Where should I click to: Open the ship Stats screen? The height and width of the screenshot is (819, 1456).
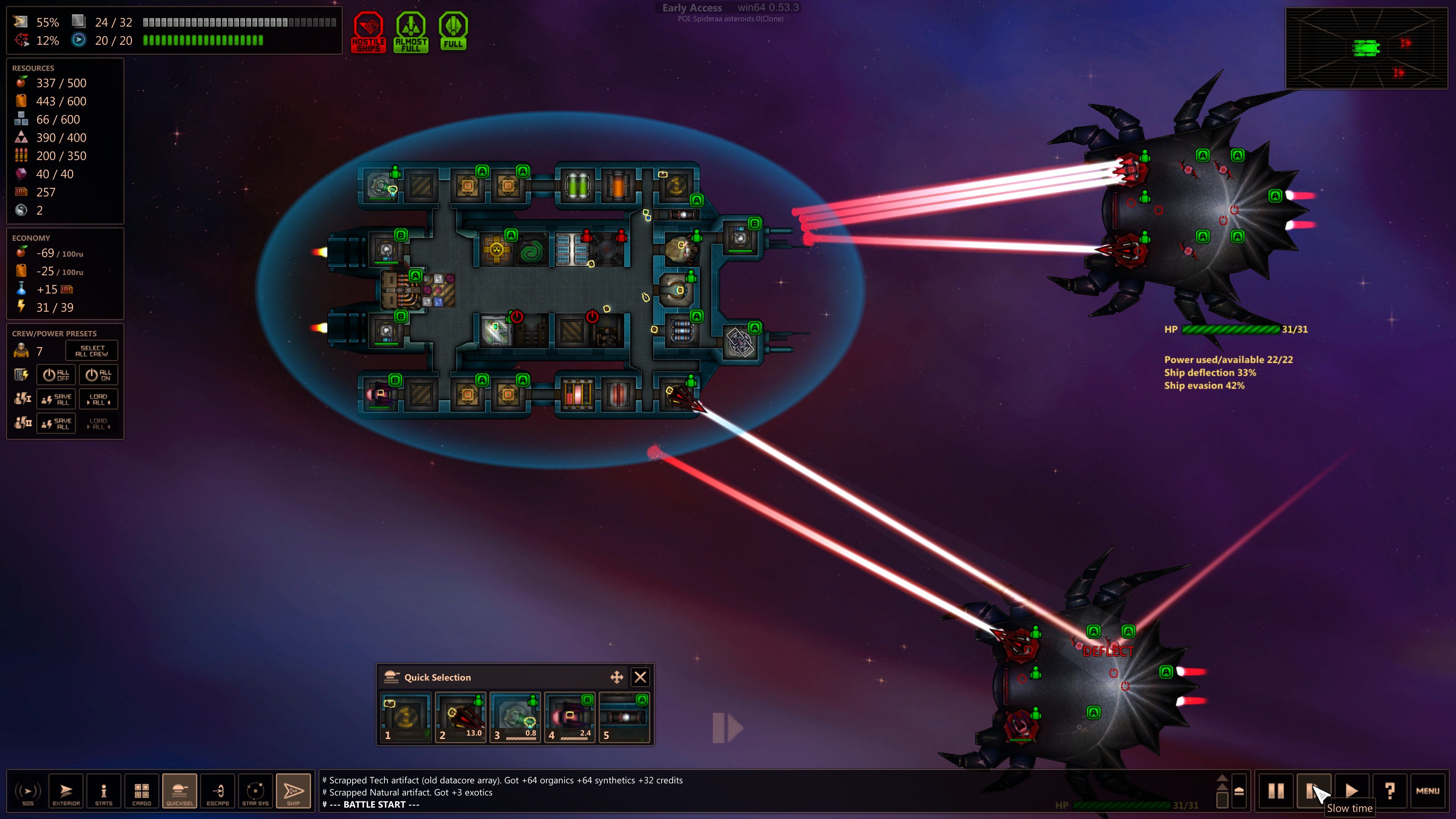click(104, 791)
